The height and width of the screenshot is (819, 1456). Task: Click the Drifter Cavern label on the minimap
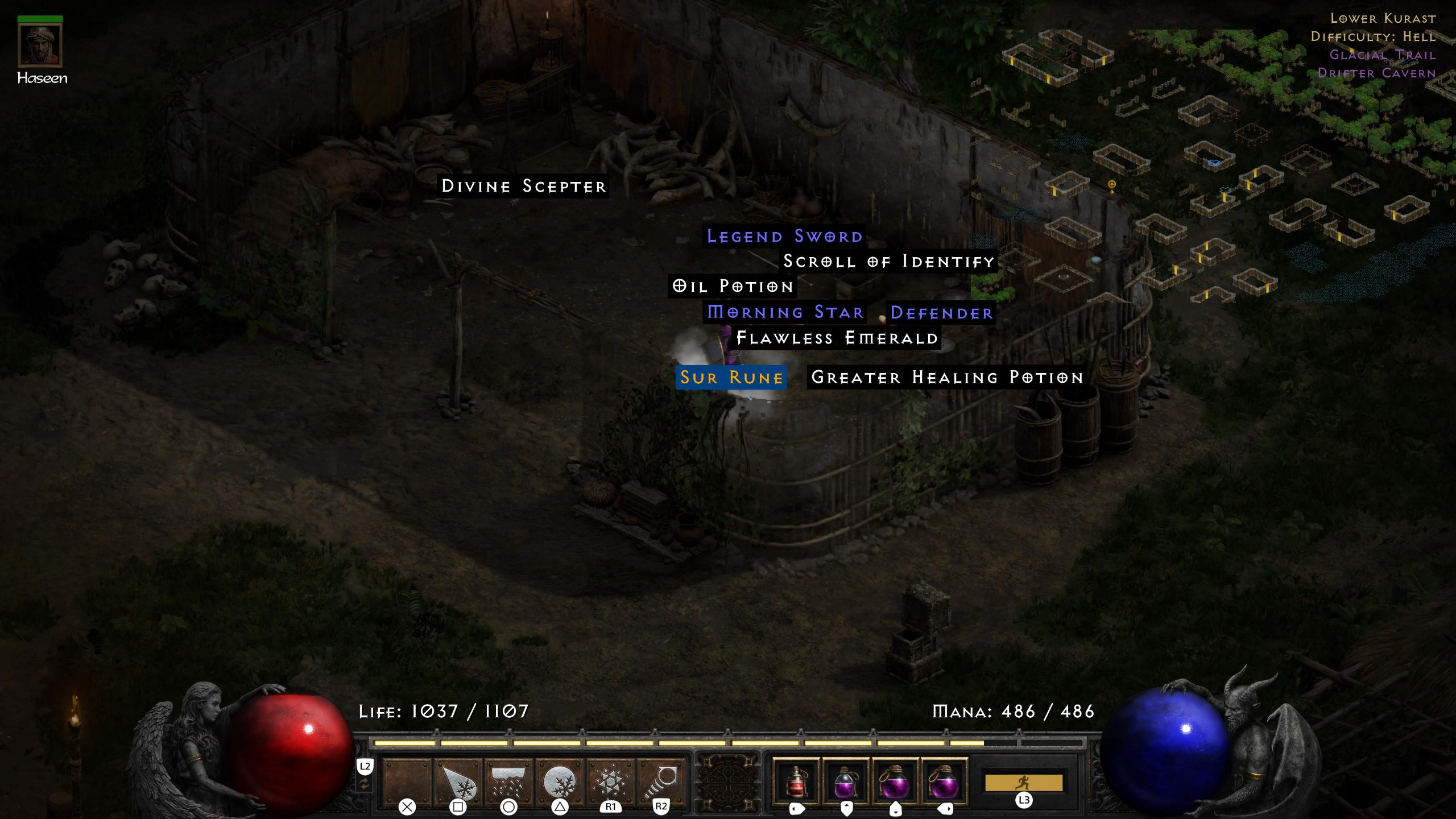[1377, 73]
